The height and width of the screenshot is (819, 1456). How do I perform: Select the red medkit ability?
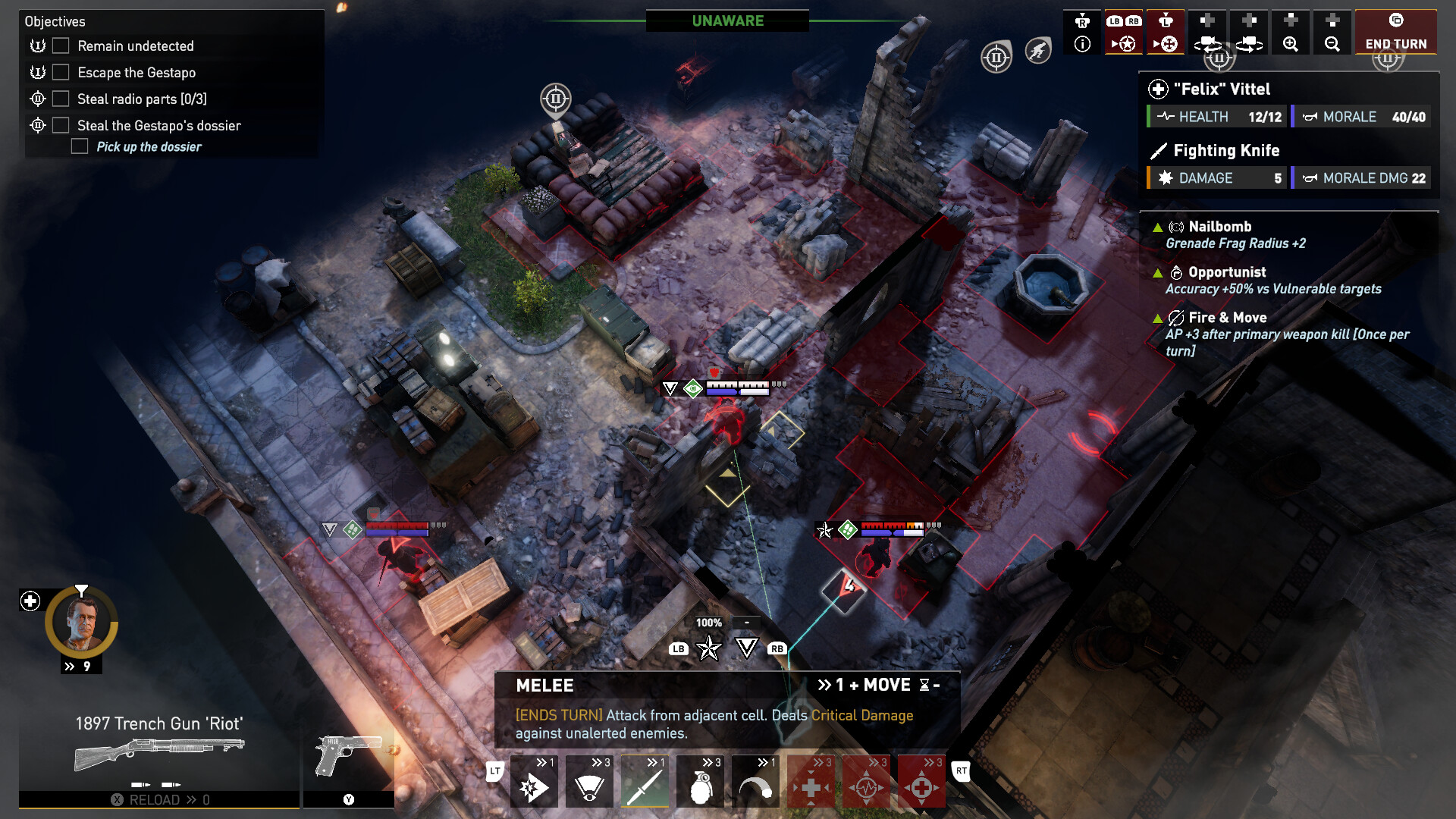pyautogui.click(x=811, y=781)
